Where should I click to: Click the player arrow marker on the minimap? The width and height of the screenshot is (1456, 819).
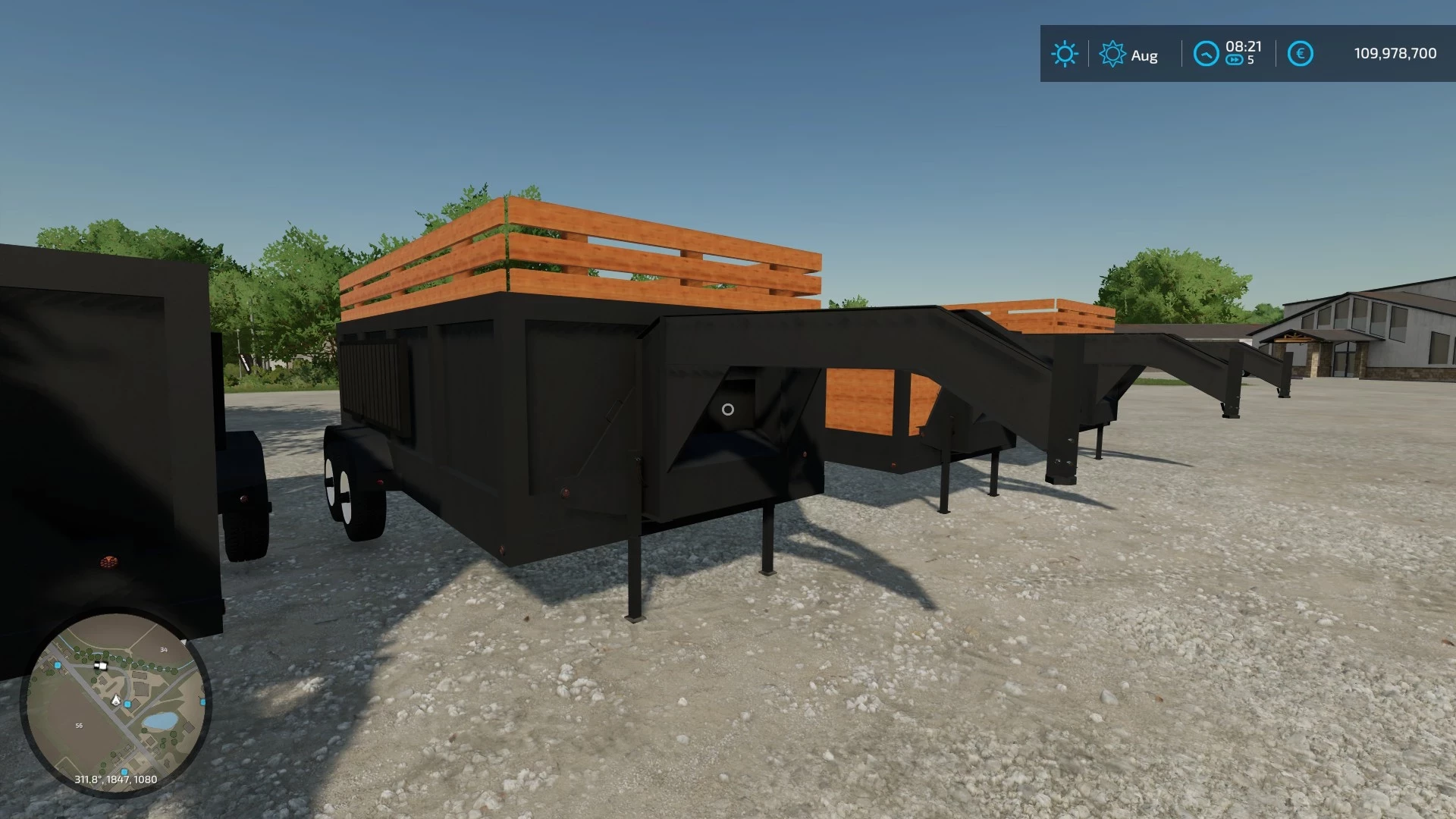(115, 700)
